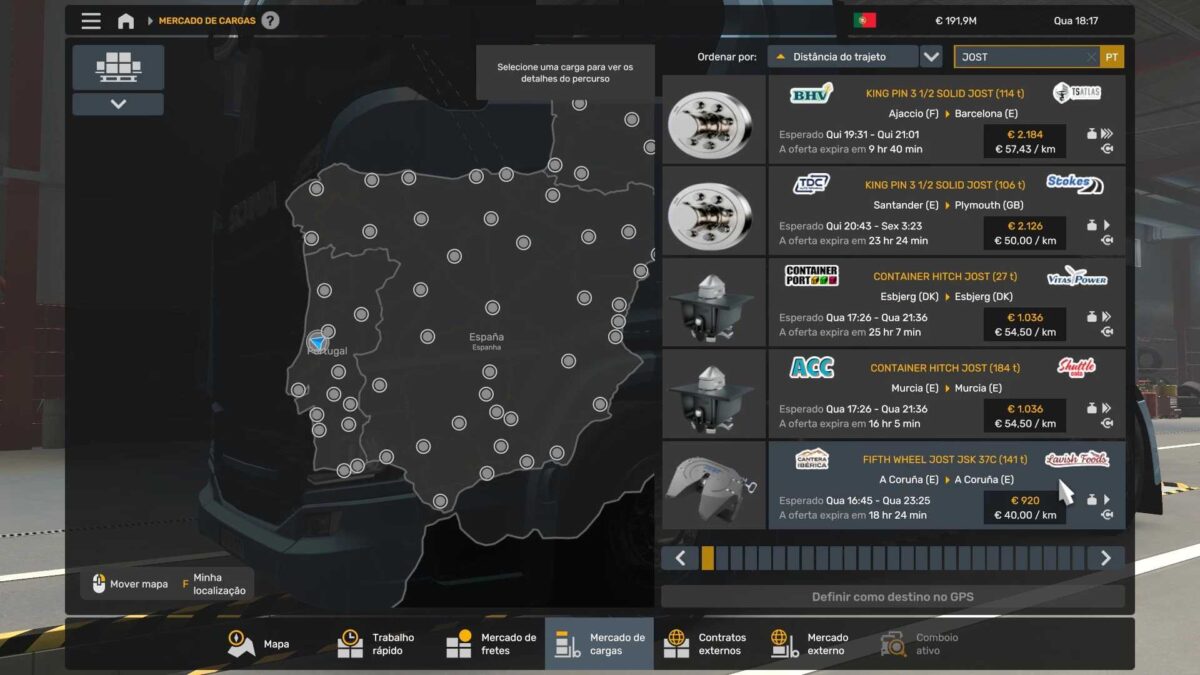Select the Esbjerg Container Hitch Jost cargo

coord(945,303)
